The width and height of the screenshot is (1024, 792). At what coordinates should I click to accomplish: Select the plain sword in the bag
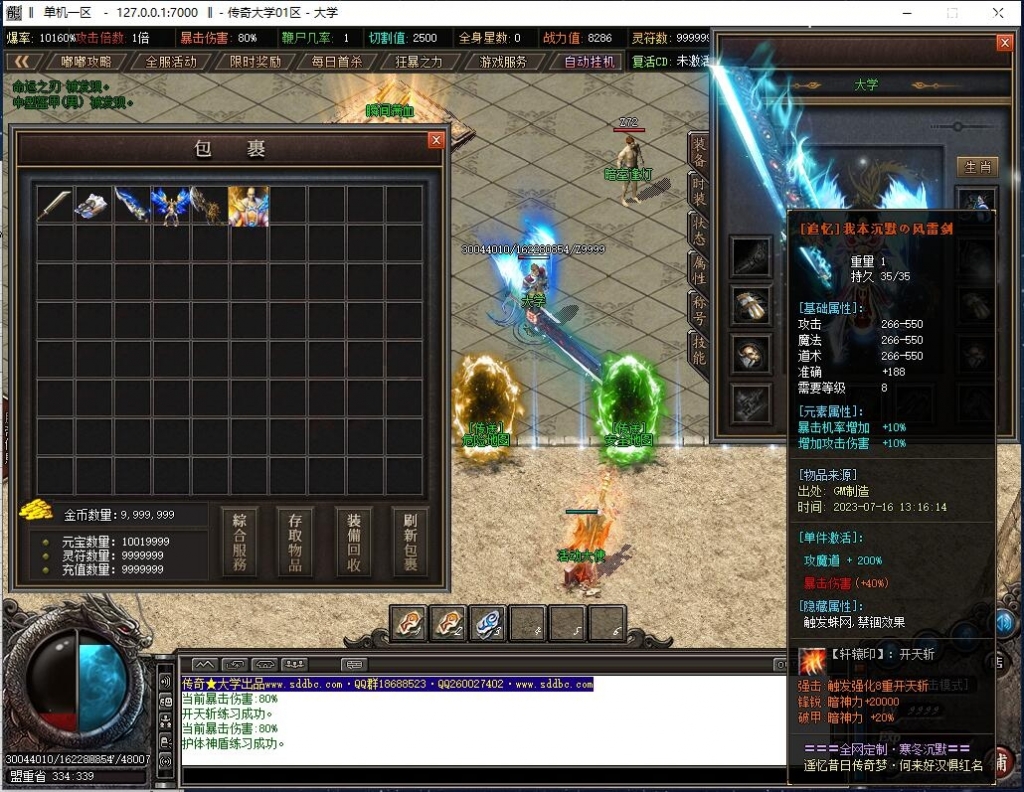click(x=54, y=205)
